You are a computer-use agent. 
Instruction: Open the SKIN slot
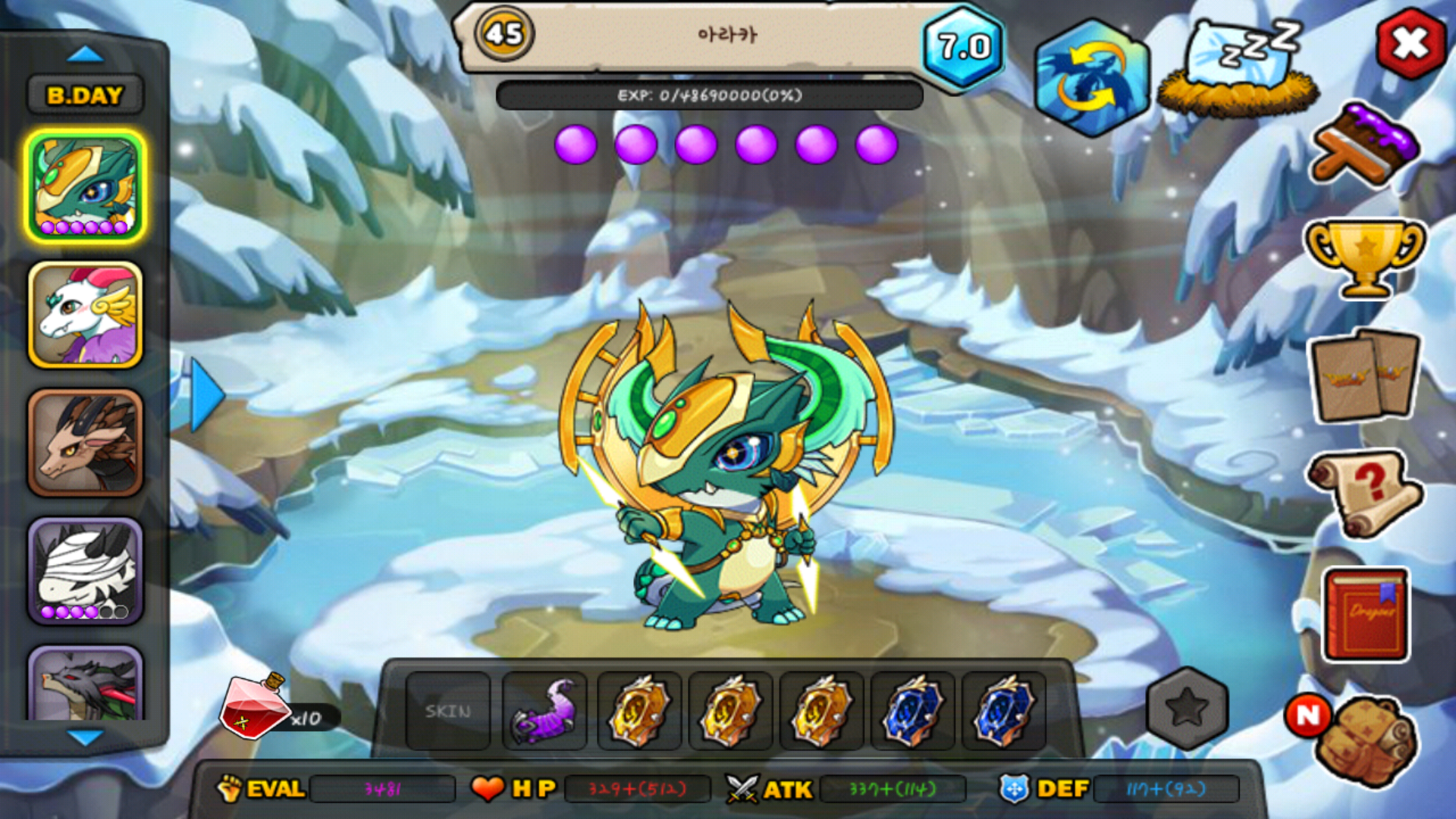[447, 711]
